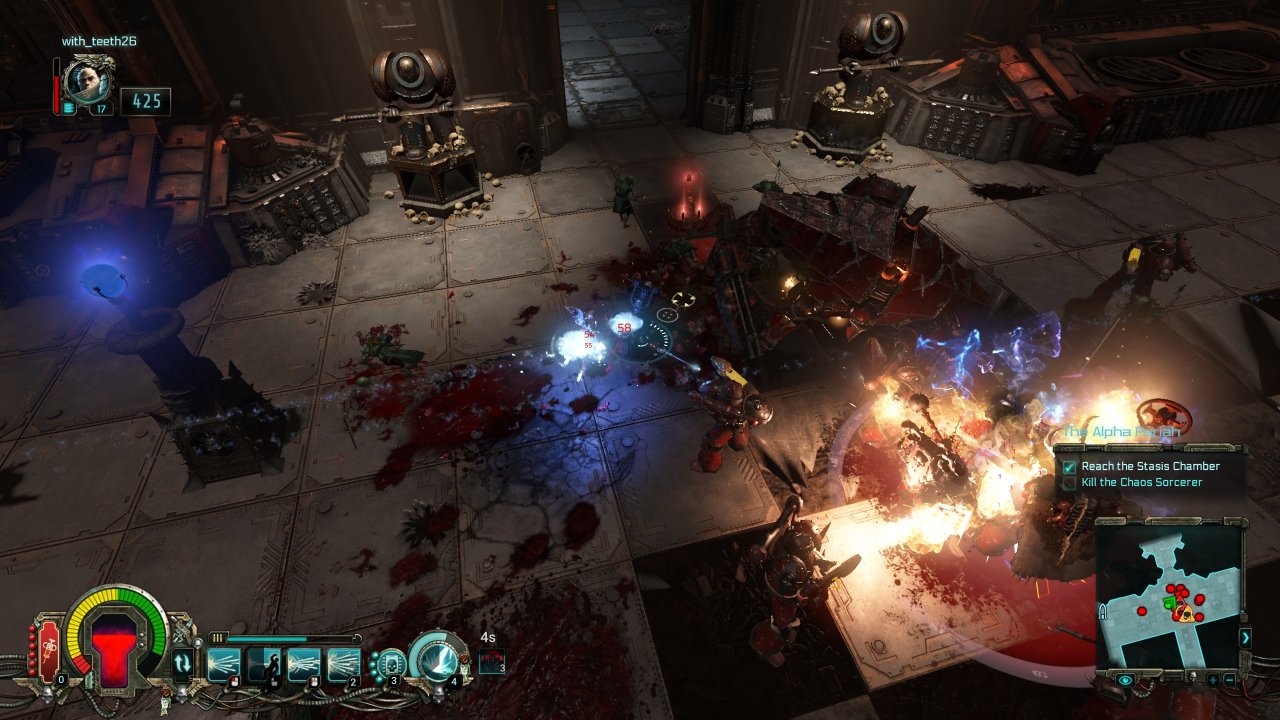Trigger the round lightning strike ability
The height and width of the screenshot is (720, 1280).
tap(435, 660)
